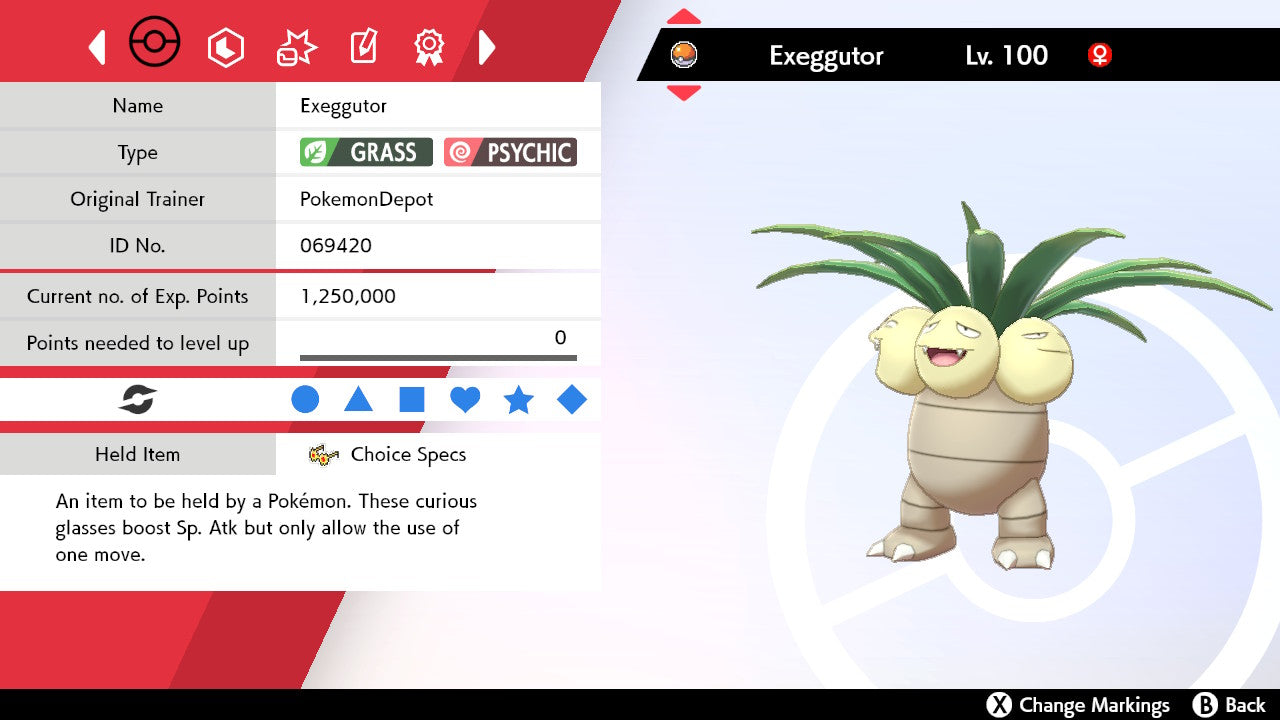Go to the next summary page arrow
The height and width of the screenshot is (720, 1280).
[487, 47]
